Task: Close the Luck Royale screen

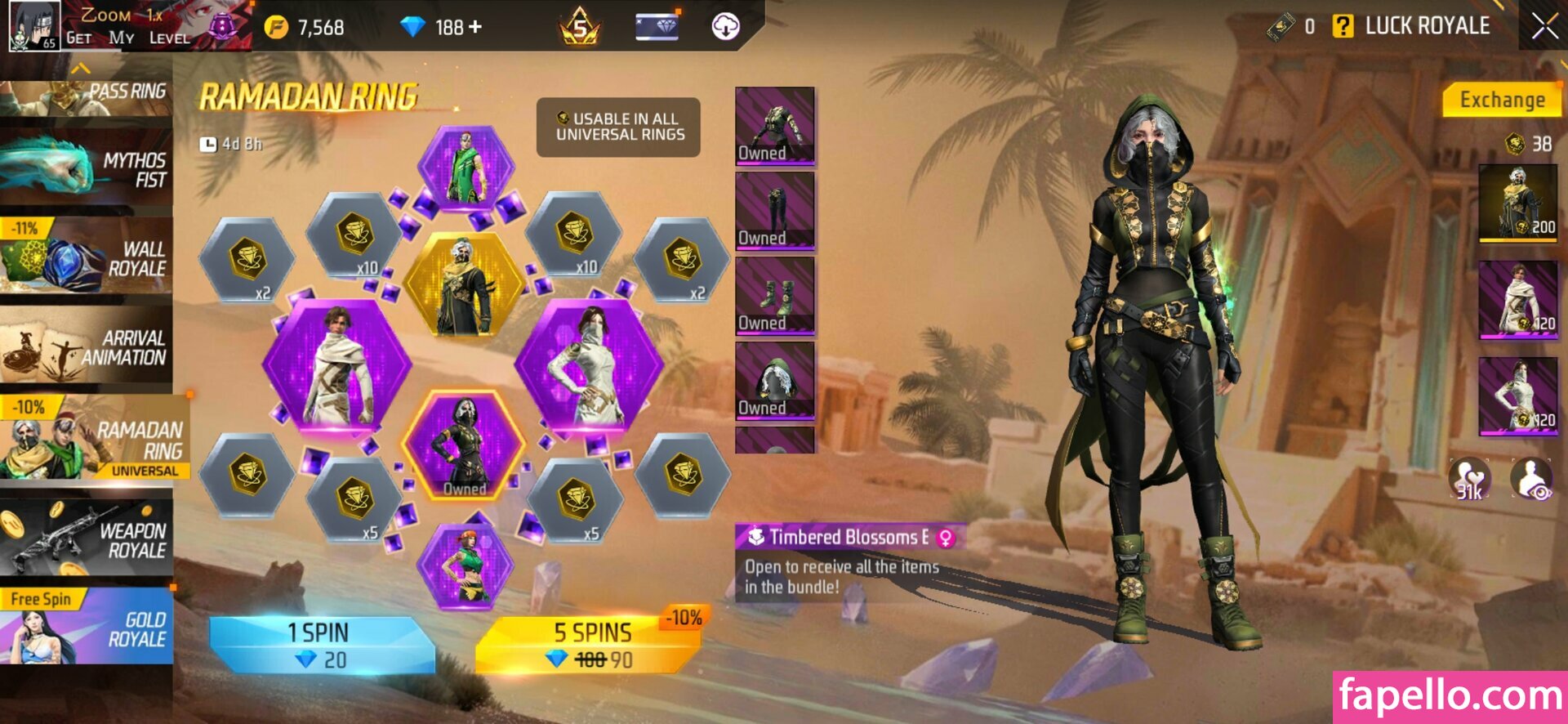Action: pos(1543,26)
